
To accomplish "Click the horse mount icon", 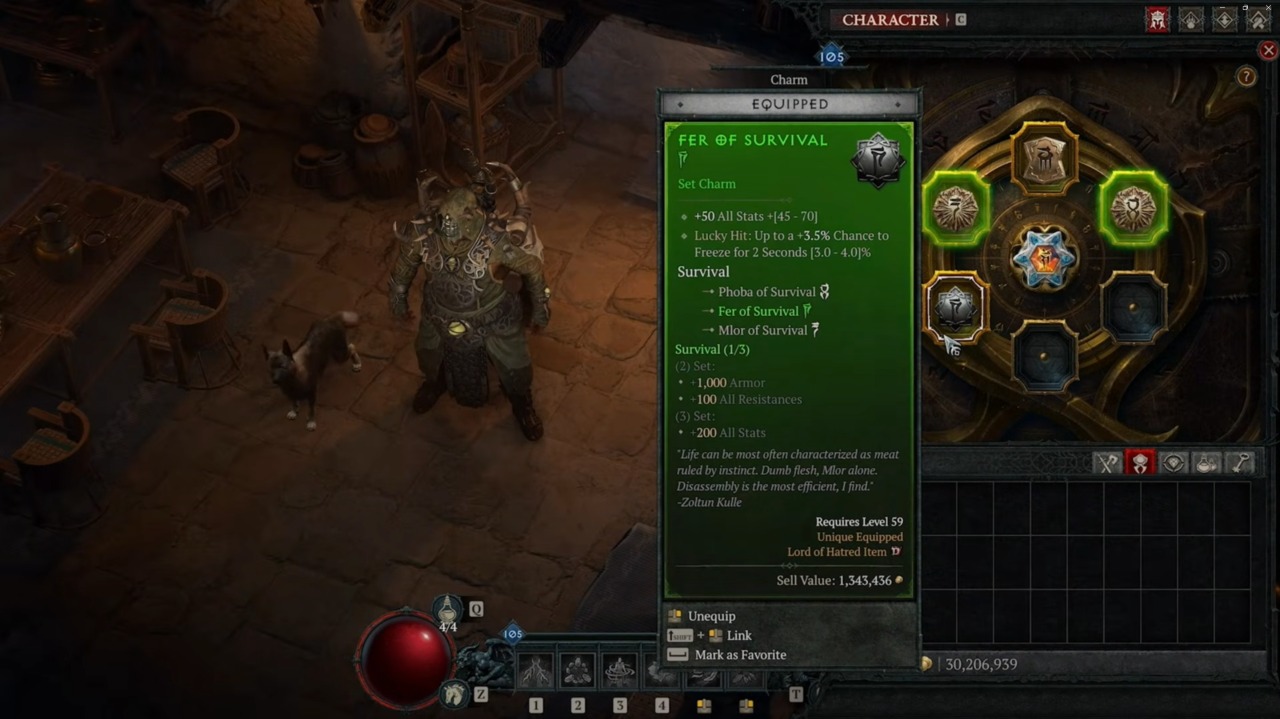I will click(x=456, y=692).
